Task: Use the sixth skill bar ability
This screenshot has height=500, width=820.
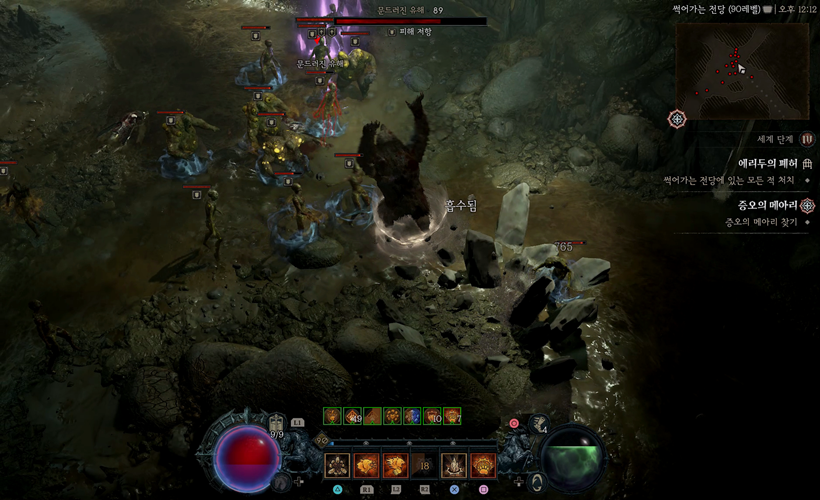Action: [x=483, y=466]
